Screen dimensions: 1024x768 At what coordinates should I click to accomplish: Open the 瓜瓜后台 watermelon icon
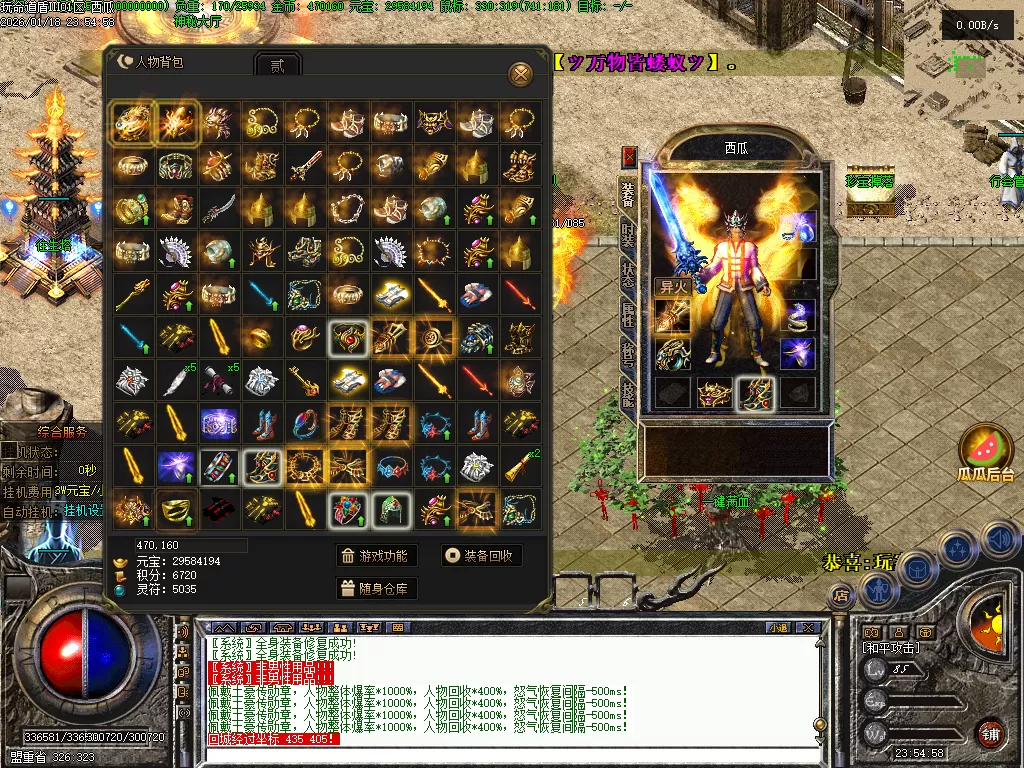[x=986, y=448]
